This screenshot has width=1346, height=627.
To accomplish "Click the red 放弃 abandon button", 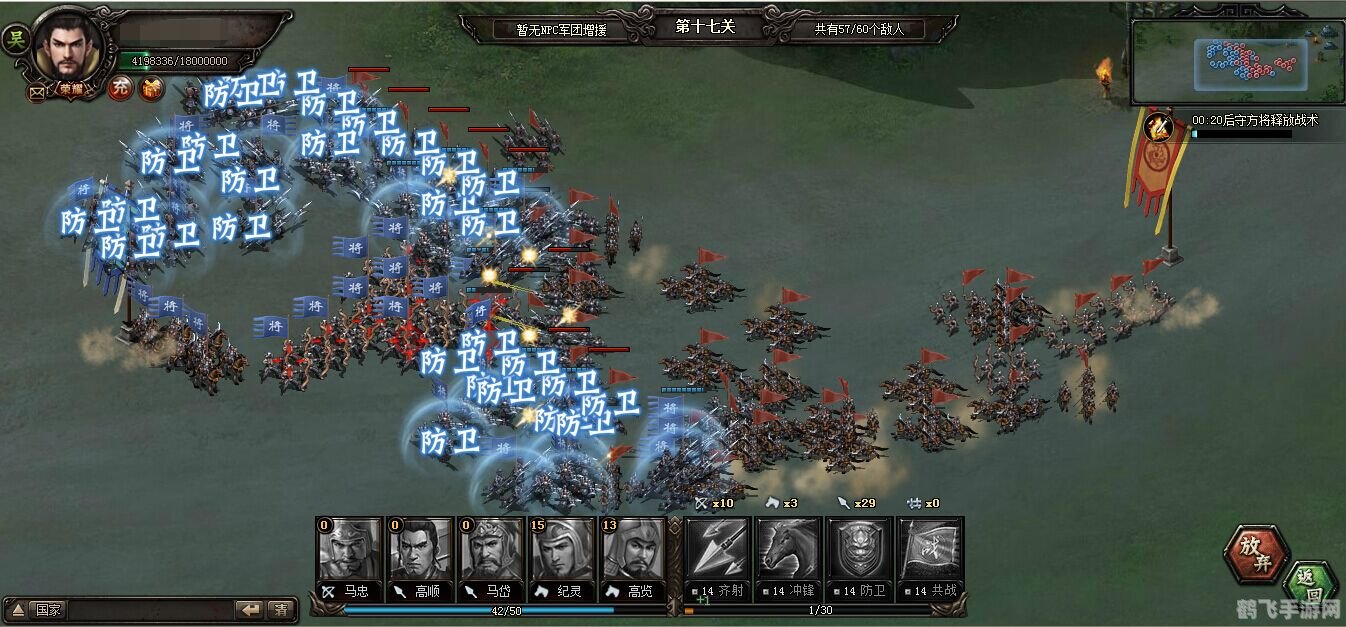I will click(1256, 554).
